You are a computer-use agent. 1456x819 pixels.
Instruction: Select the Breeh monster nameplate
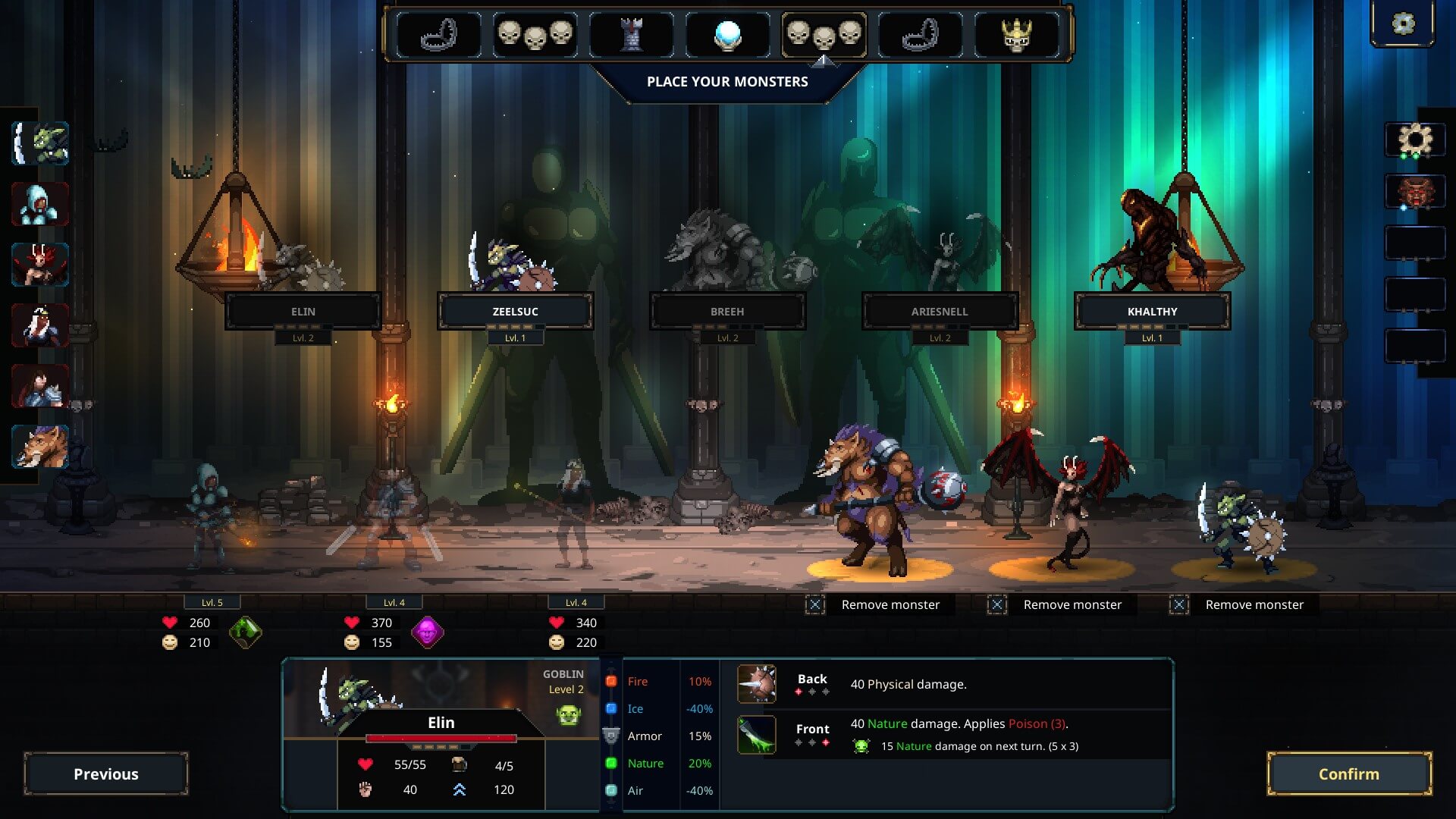click(x=727, y=311)
